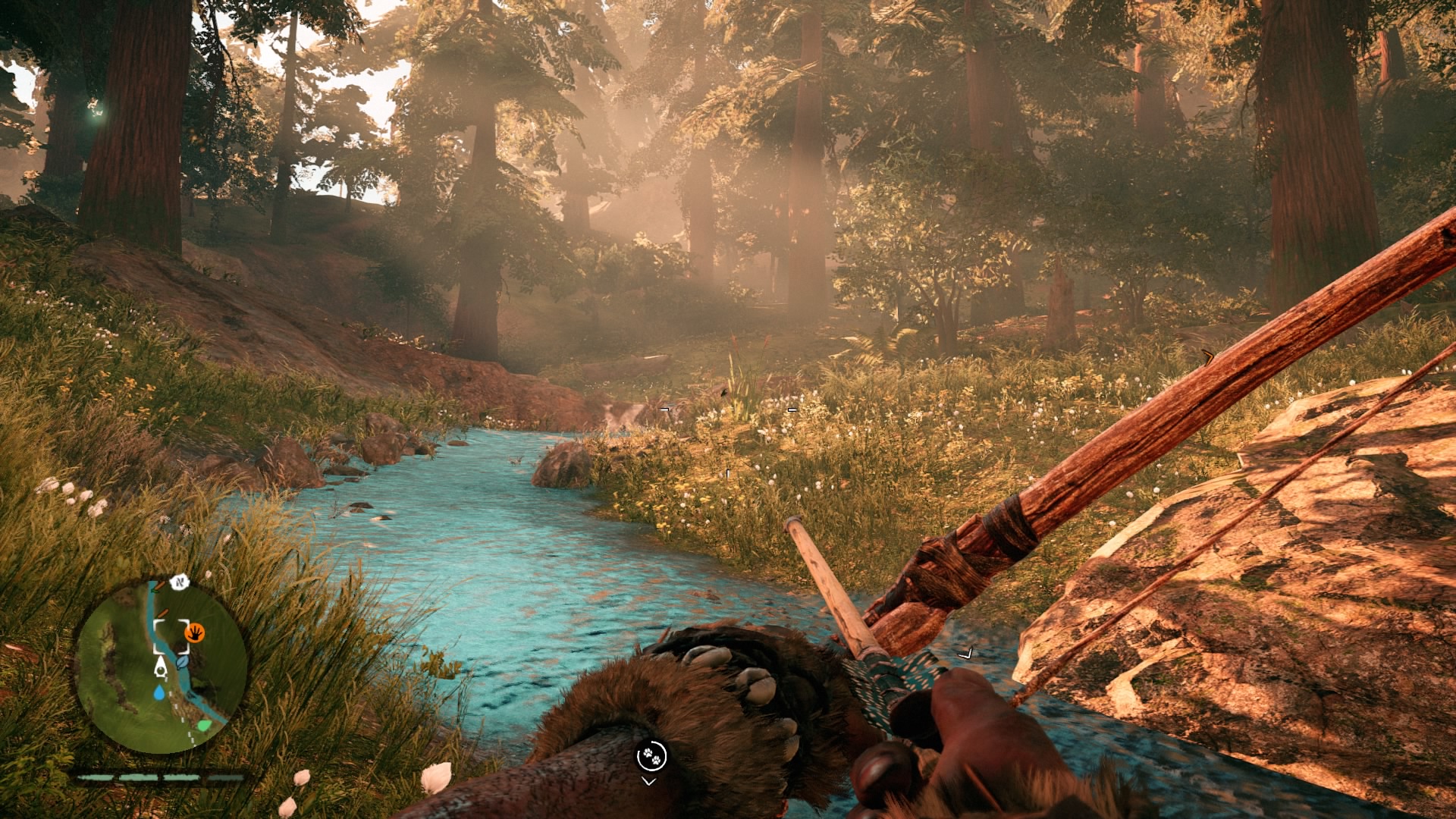1456x819 pixels.
Task: Click the circular minimap
Action: pyautogui.click(x=161, y=667)
